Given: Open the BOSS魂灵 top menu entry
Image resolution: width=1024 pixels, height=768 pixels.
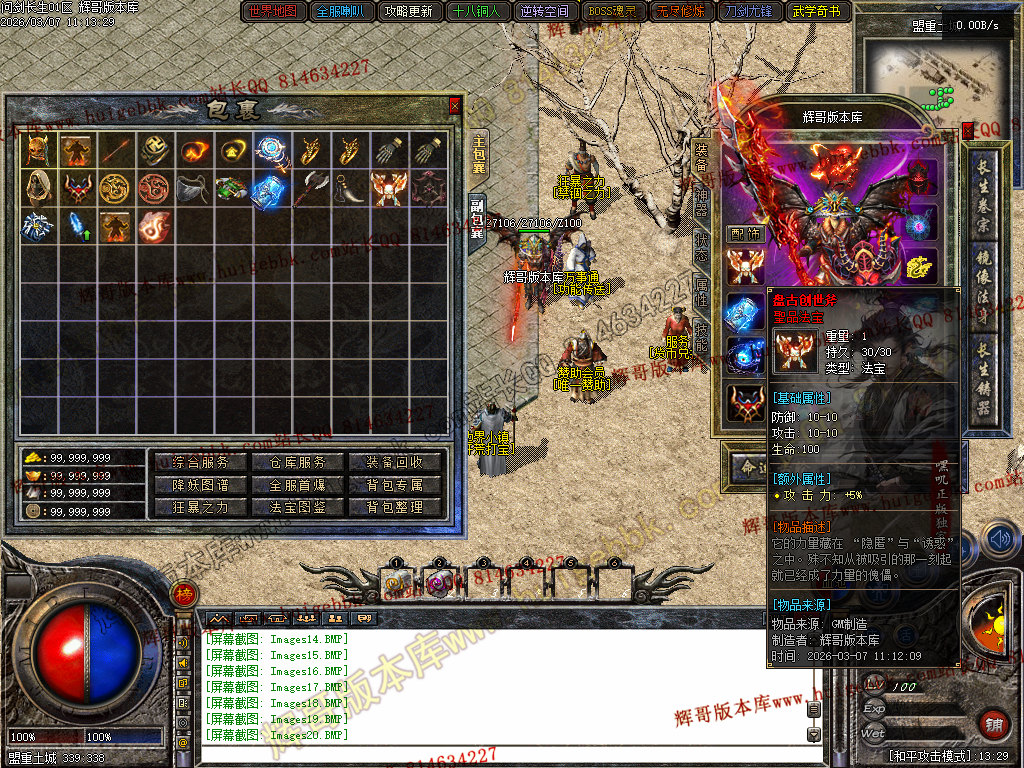Looking at the screenshot, I should click(612, 12).
